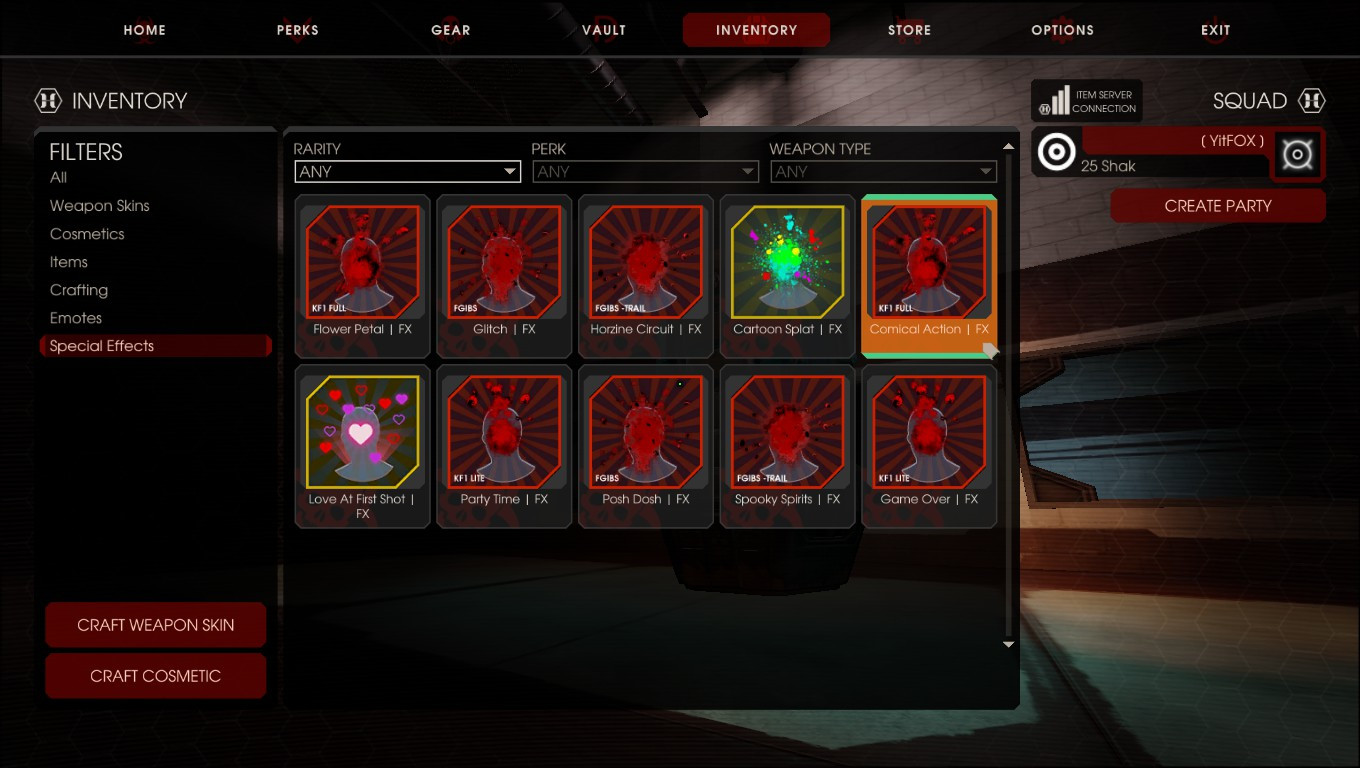Viewport: 1360px width, 768px height.
Task: Open the Flower Petal FX item
Action: 362,263
